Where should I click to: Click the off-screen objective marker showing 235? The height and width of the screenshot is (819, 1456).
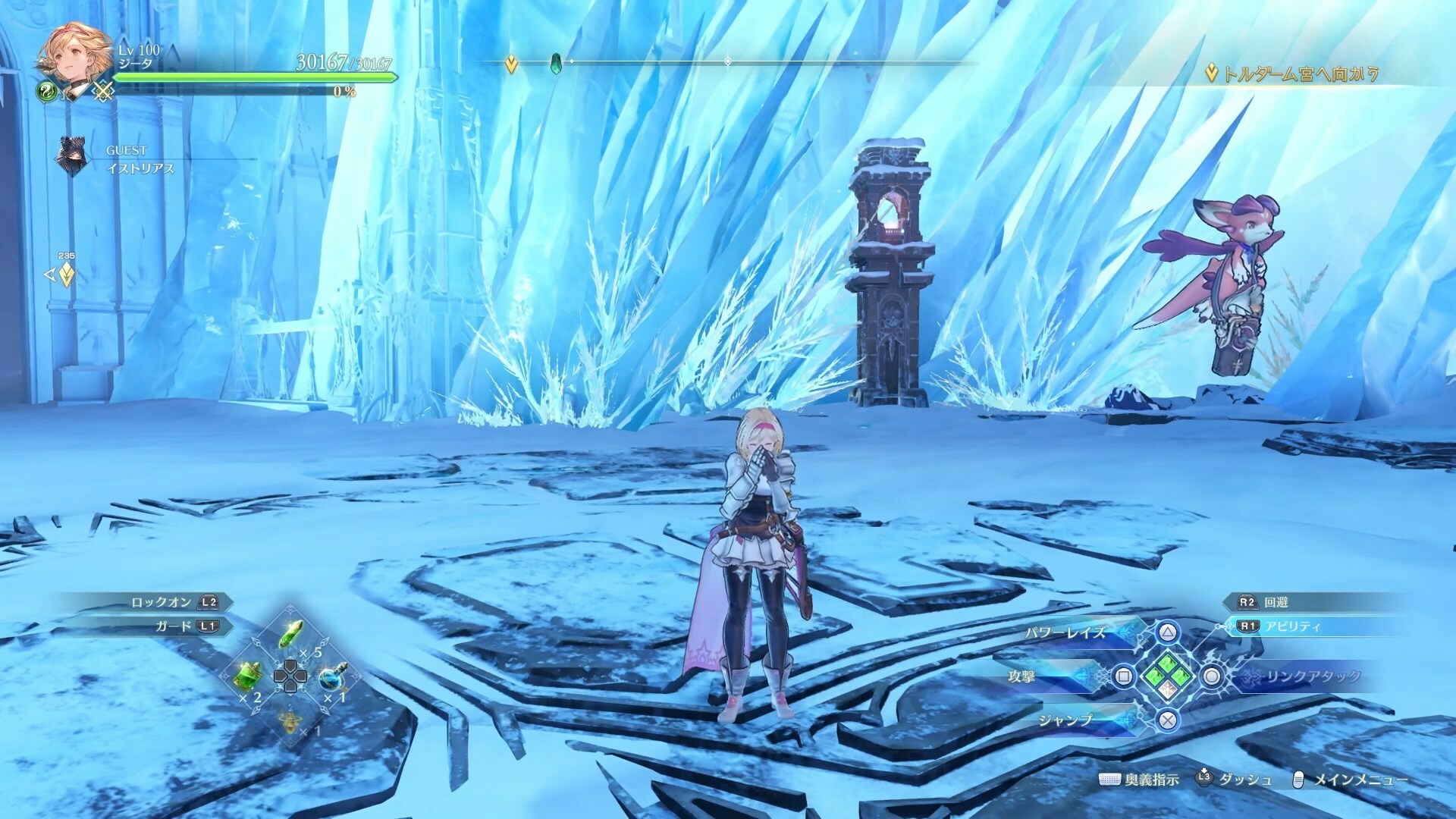(66, 274)
